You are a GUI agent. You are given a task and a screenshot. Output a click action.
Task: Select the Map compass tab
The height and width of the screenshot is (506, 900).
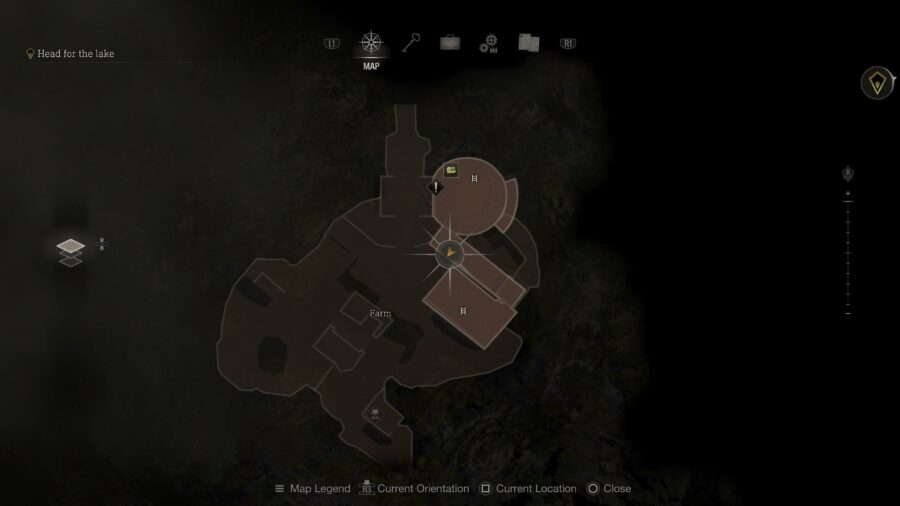371,43
